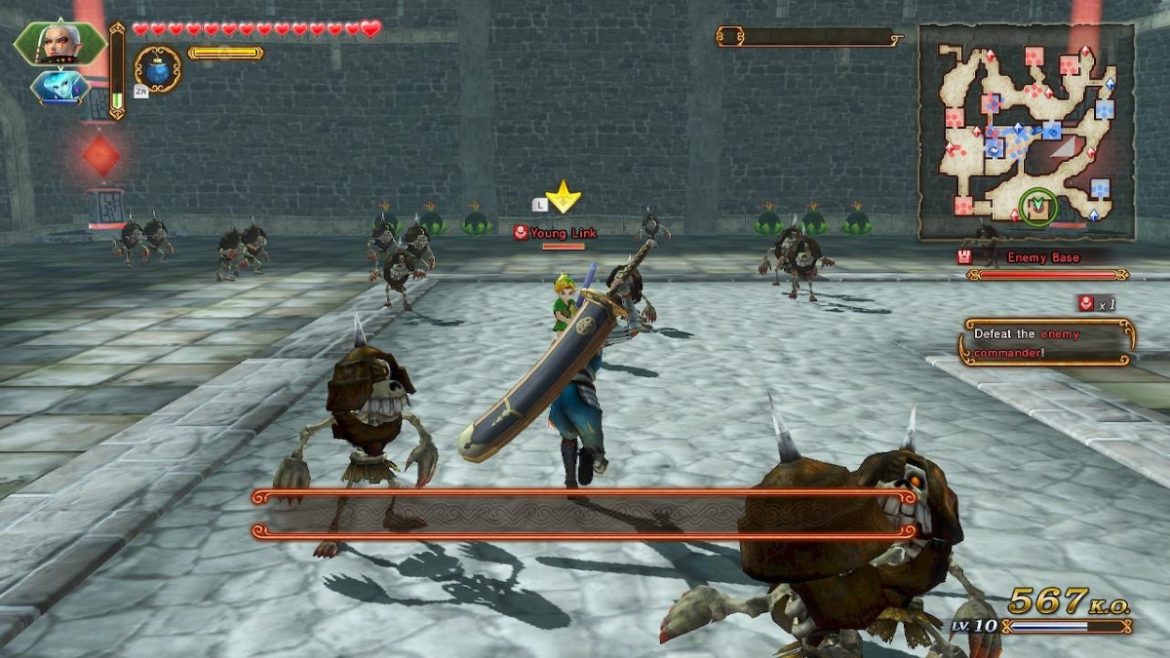Click the gold star target marker
This screenshot has height=658, width=1170.
click(564, 197)
